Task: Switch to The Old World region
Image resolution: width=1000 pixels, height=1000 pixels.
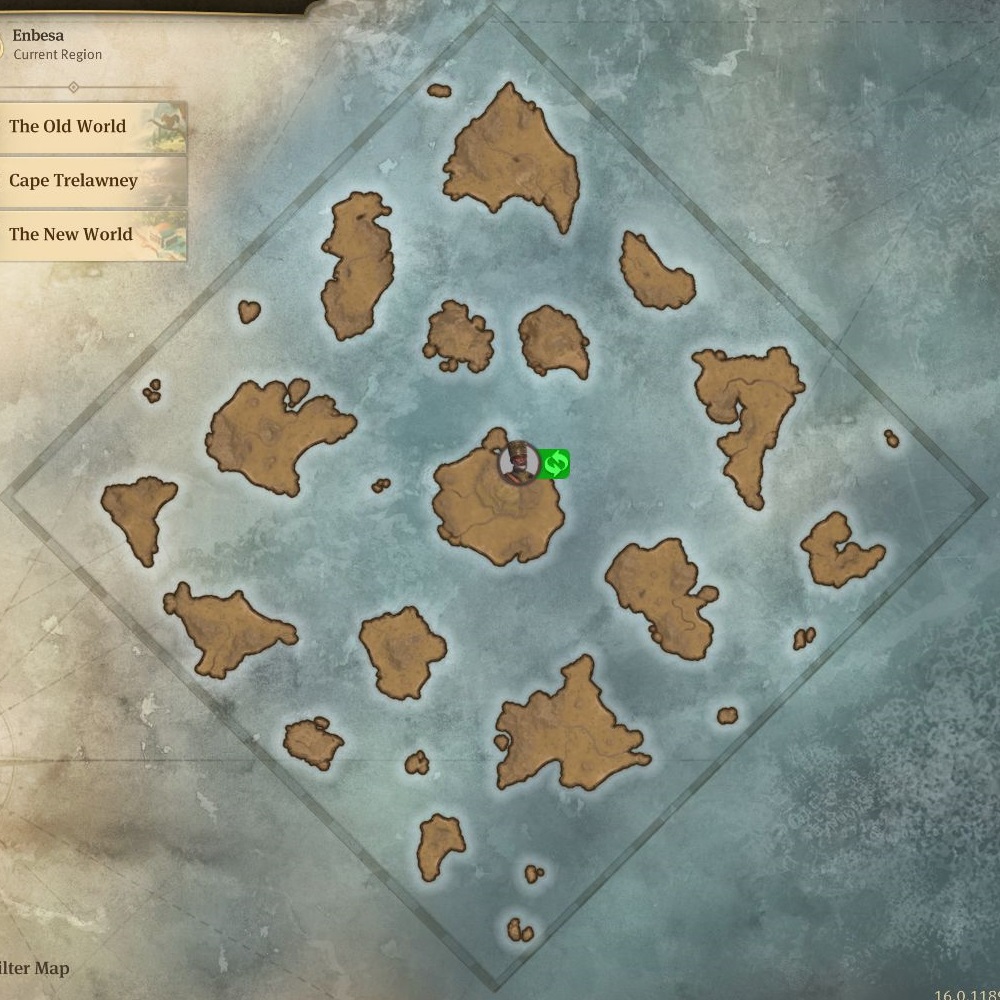Action: tap(90, 127)
